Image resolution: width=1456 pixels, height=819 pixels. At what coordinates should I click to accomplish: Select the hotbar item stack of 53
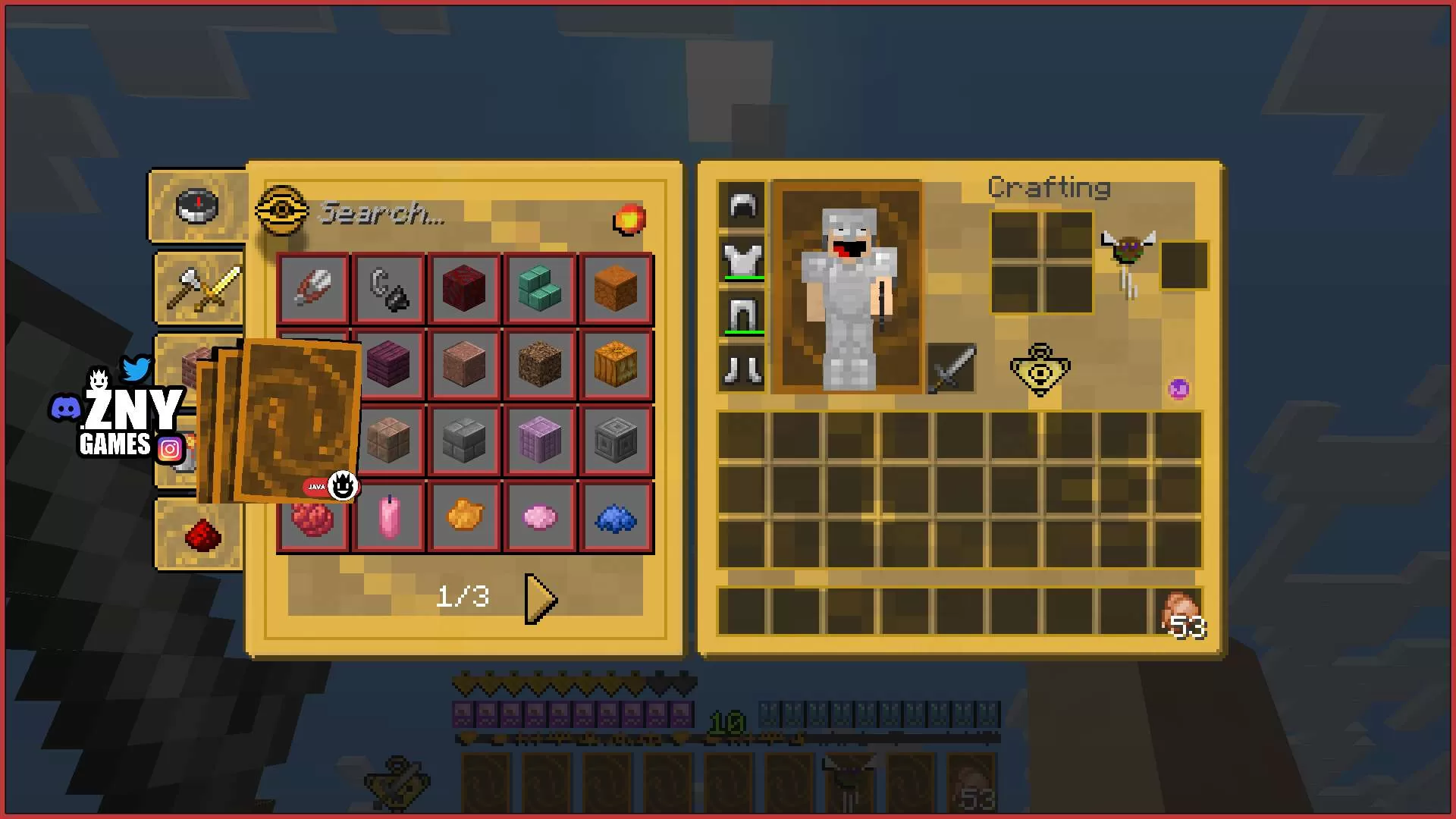(x=1180, y=612)
